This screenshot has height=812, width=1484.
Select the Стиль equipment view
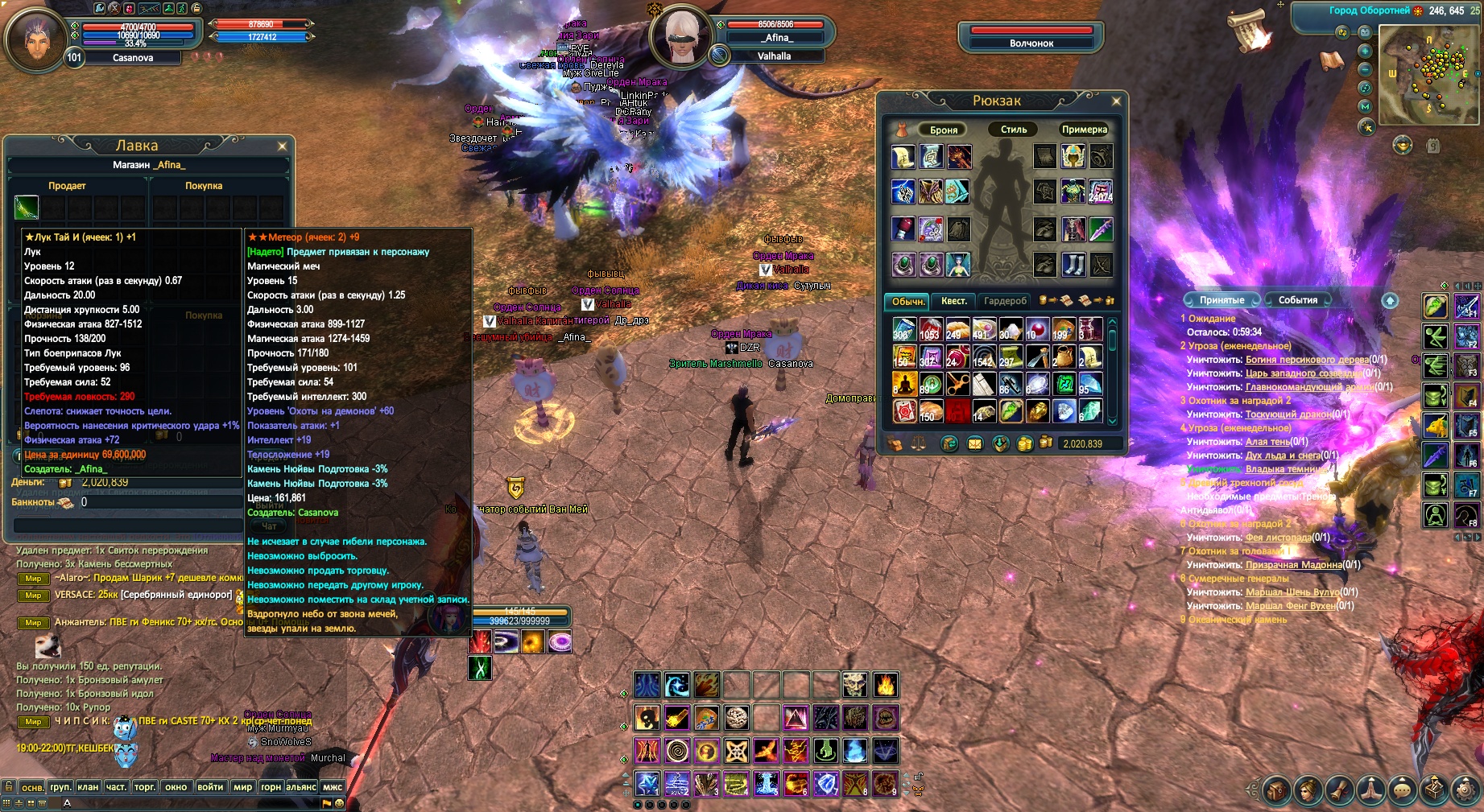(x=1014, y=130)
